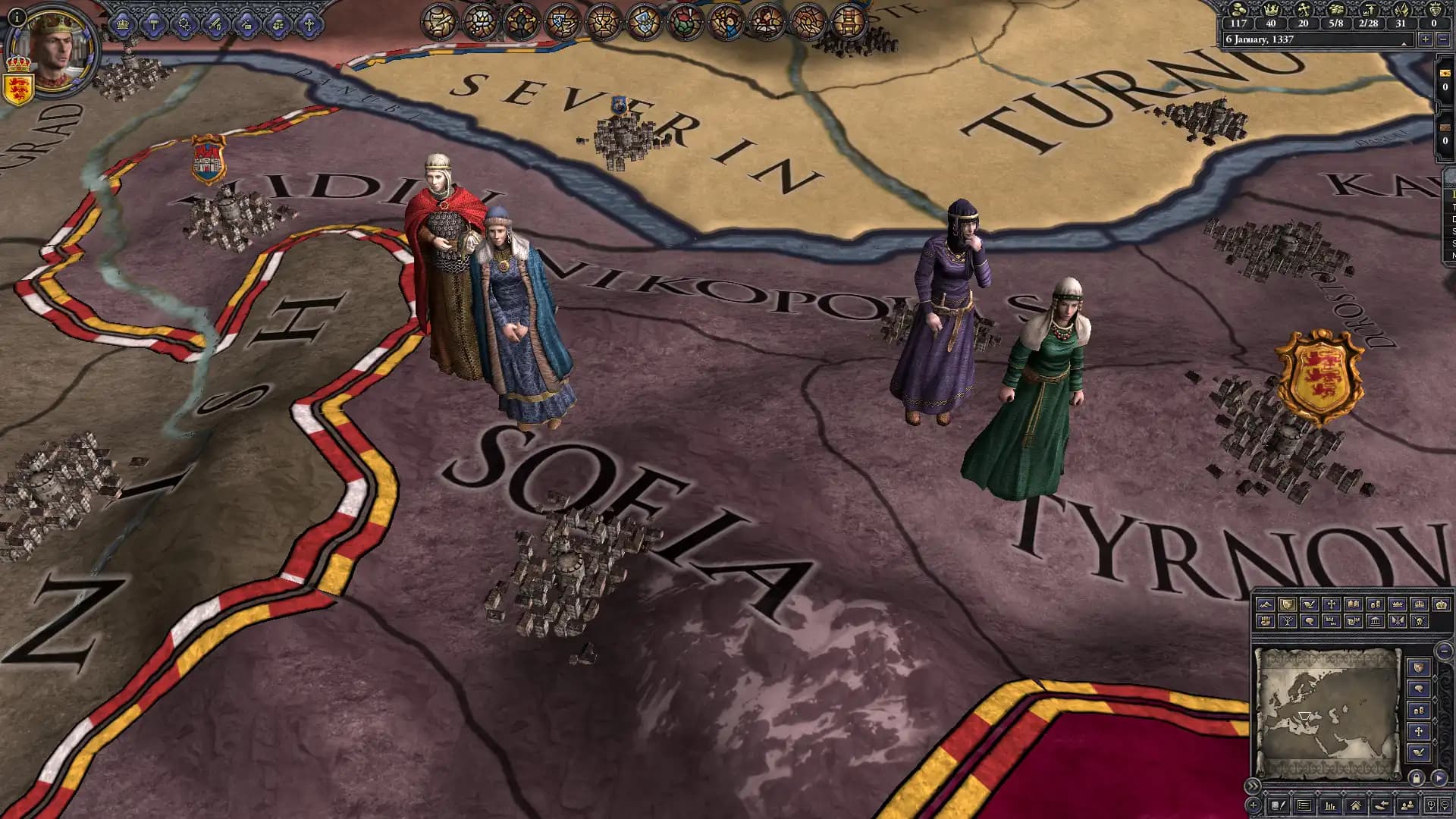Expand the side panel with double-arrow button

pyautogui.click(x=1252, y=786)
